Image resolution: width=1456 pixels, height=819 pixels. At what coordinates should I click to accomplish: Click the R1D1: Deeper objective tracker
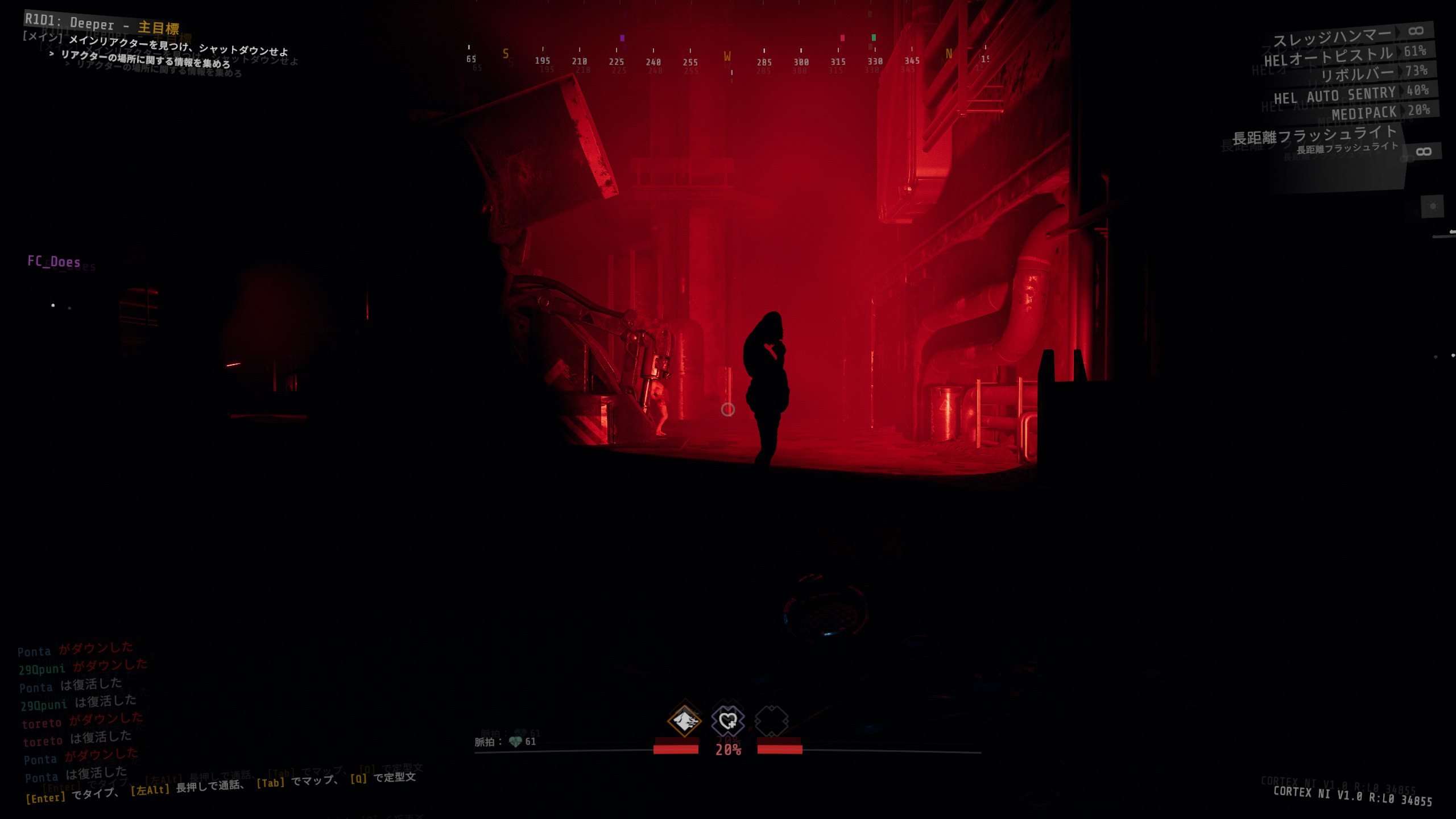coord(102,24)
